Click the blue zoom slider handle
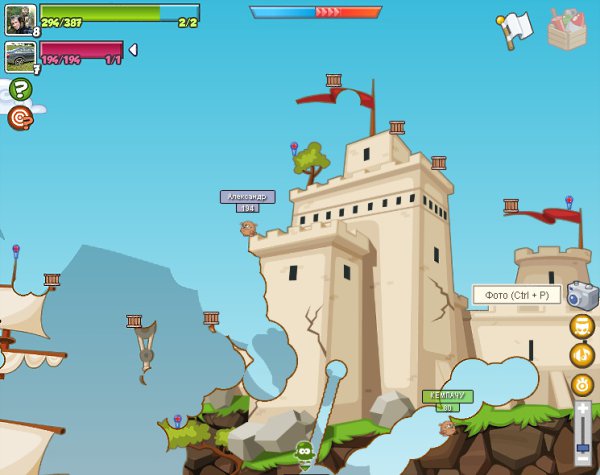The height and width of the screenshot is (475, 600). pyautogui.click(x=583, y=447)
